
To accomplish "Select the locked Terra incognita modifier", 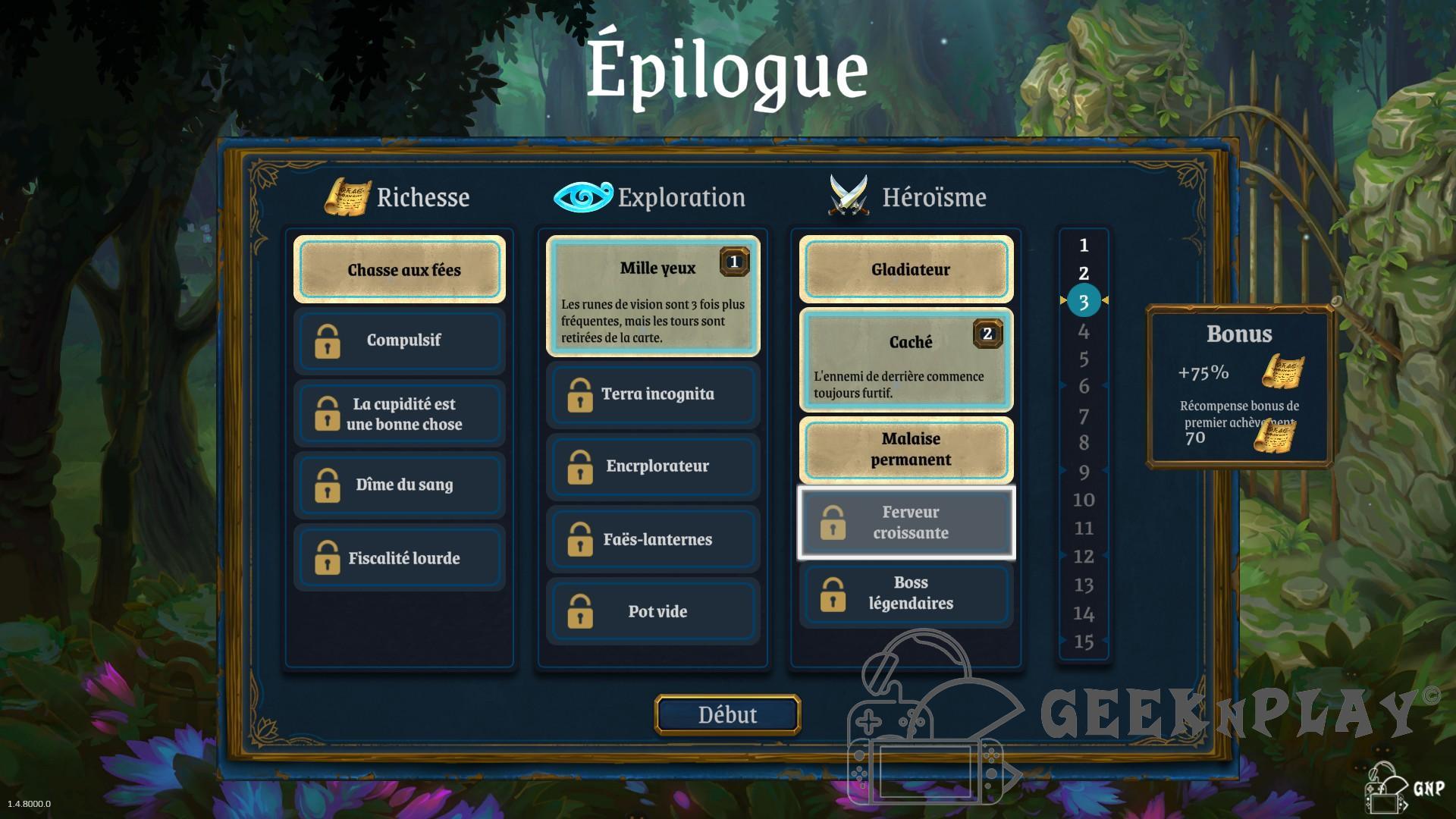I will [x=653, y=394].
